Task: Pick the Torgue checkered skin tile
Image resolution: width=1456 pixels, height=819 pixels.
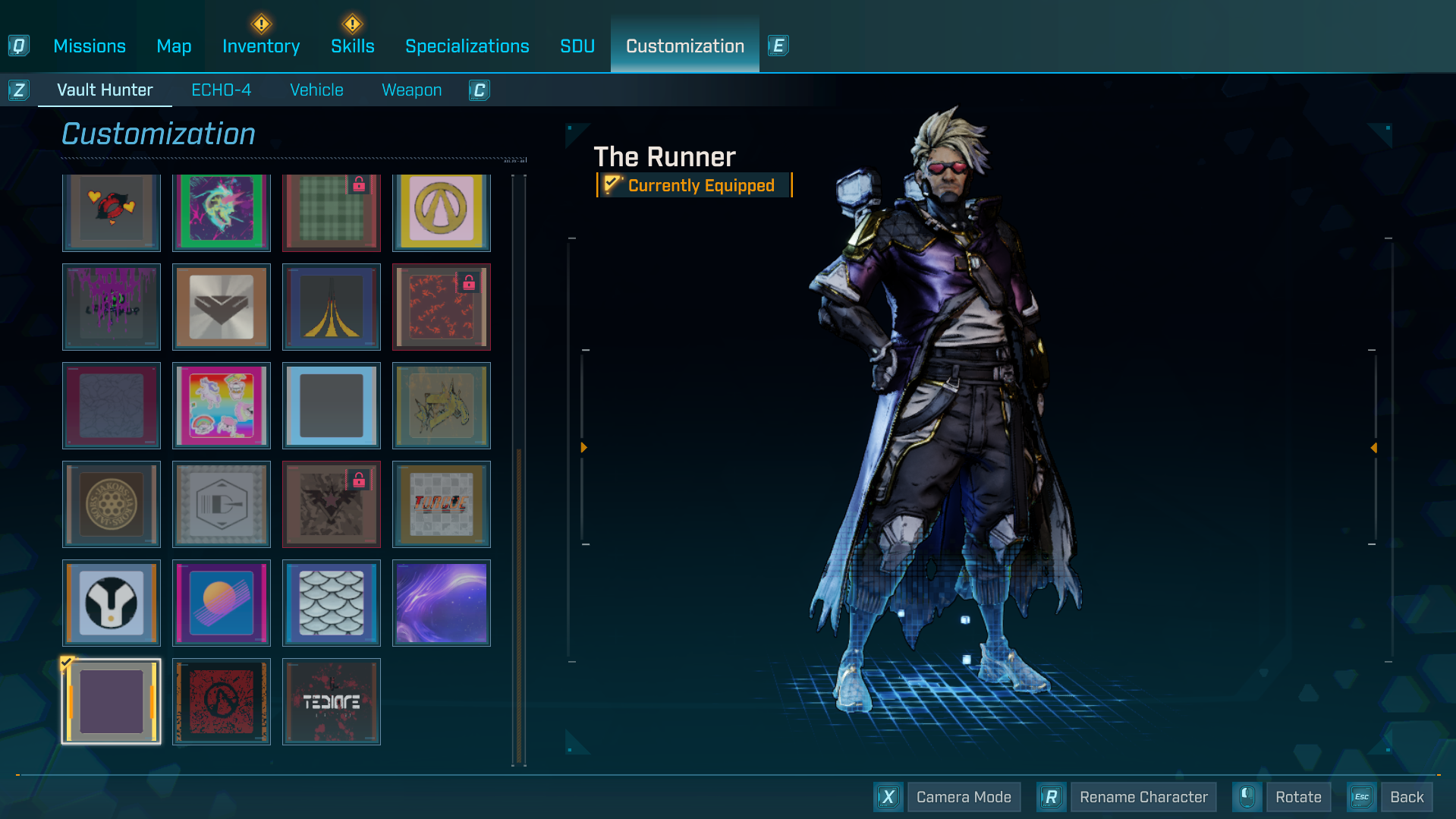Action: click(x=442, y=504)
